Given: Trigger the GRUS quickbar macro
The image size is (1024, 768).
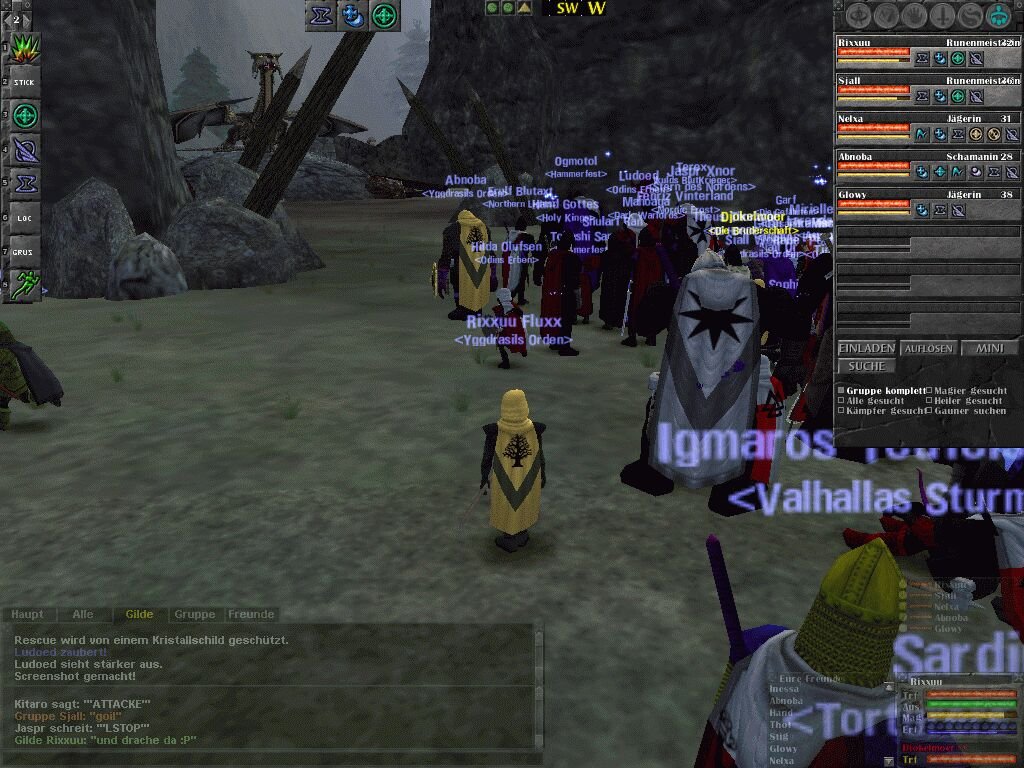Looking at the screenshot, I should [24, 252].
